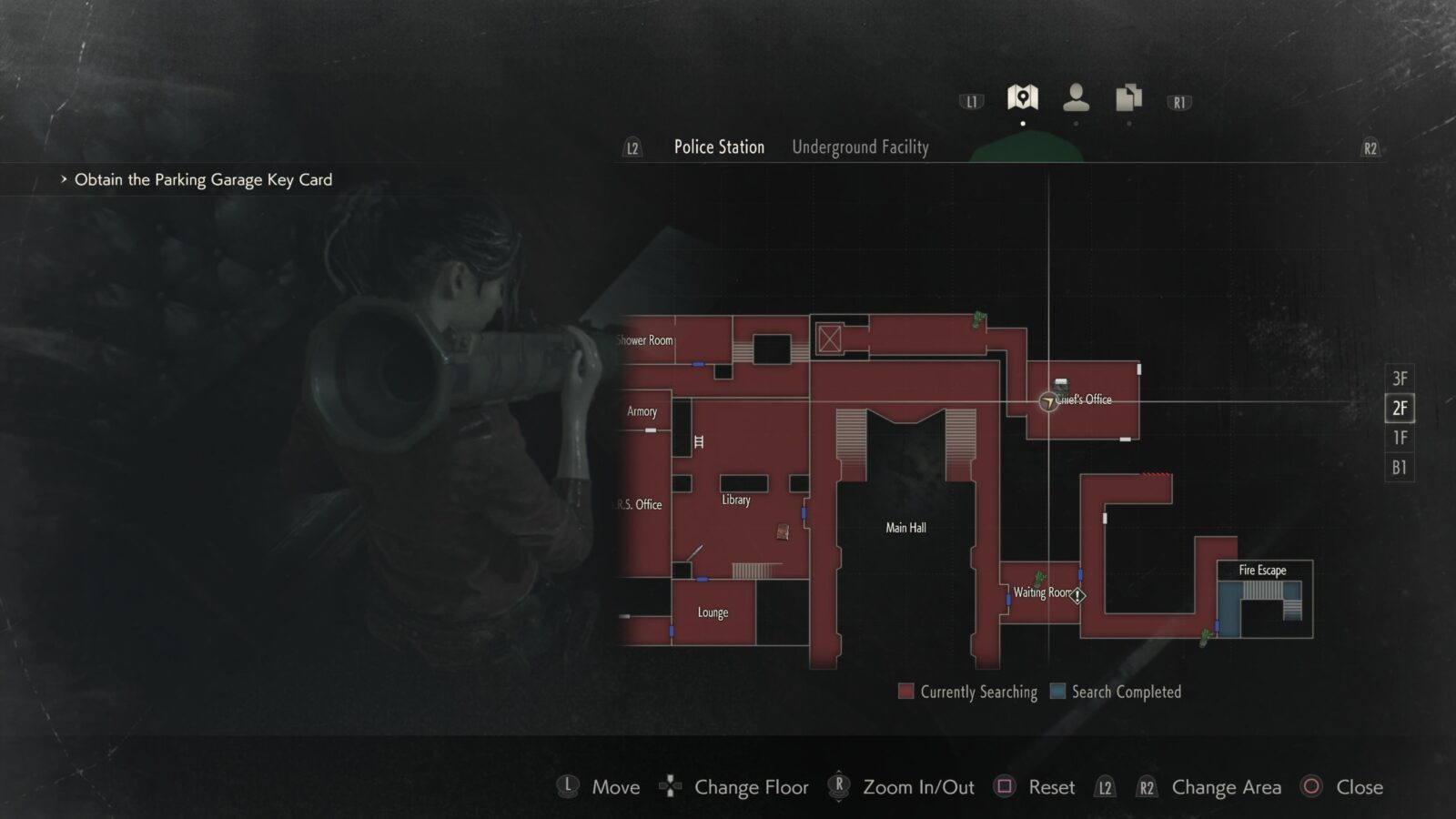Click the blue Search Completed swatch
1456x819 pixels.
point(1057,692)
